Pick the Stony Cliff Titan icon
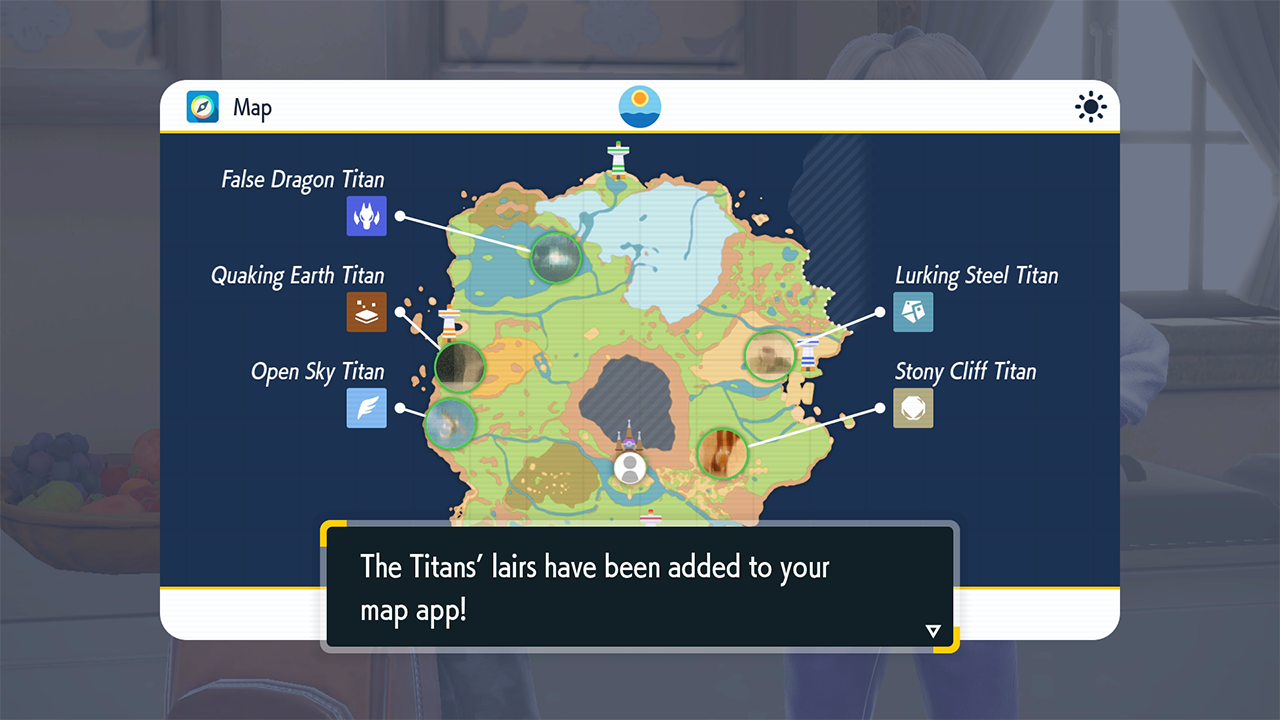 pos(913,408)
